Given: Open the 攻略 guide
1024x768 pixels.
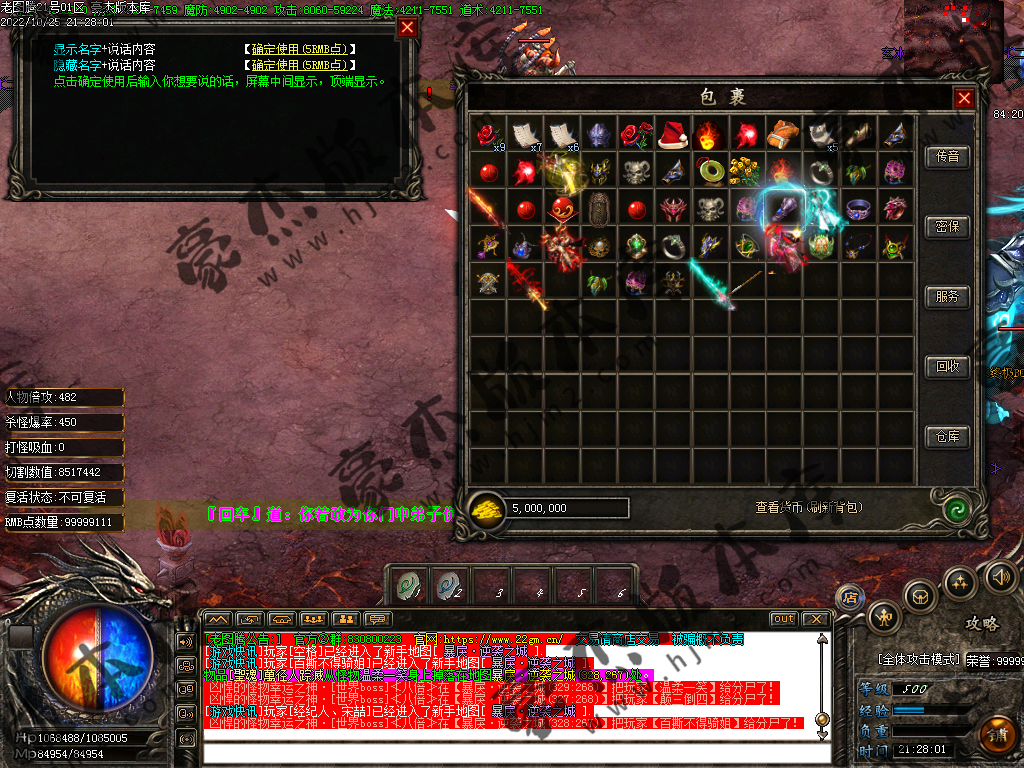Looking at the screenshot, I should coord(981,623).
